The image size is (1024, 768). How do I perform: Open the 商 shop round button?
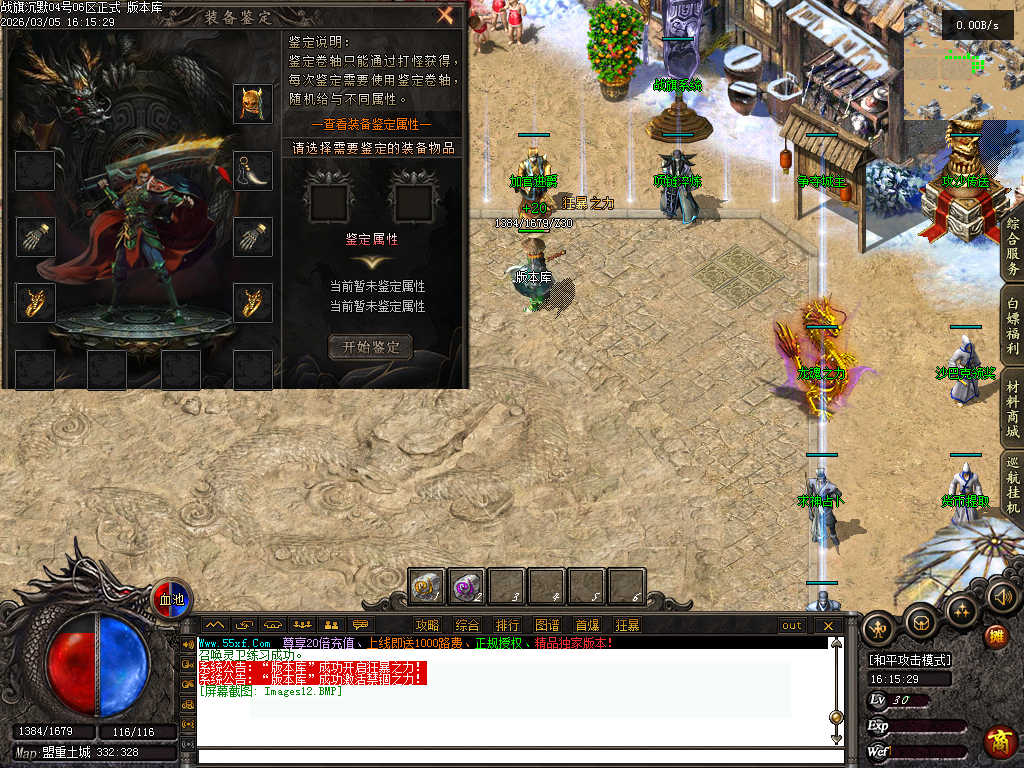[x=999, y=741]
